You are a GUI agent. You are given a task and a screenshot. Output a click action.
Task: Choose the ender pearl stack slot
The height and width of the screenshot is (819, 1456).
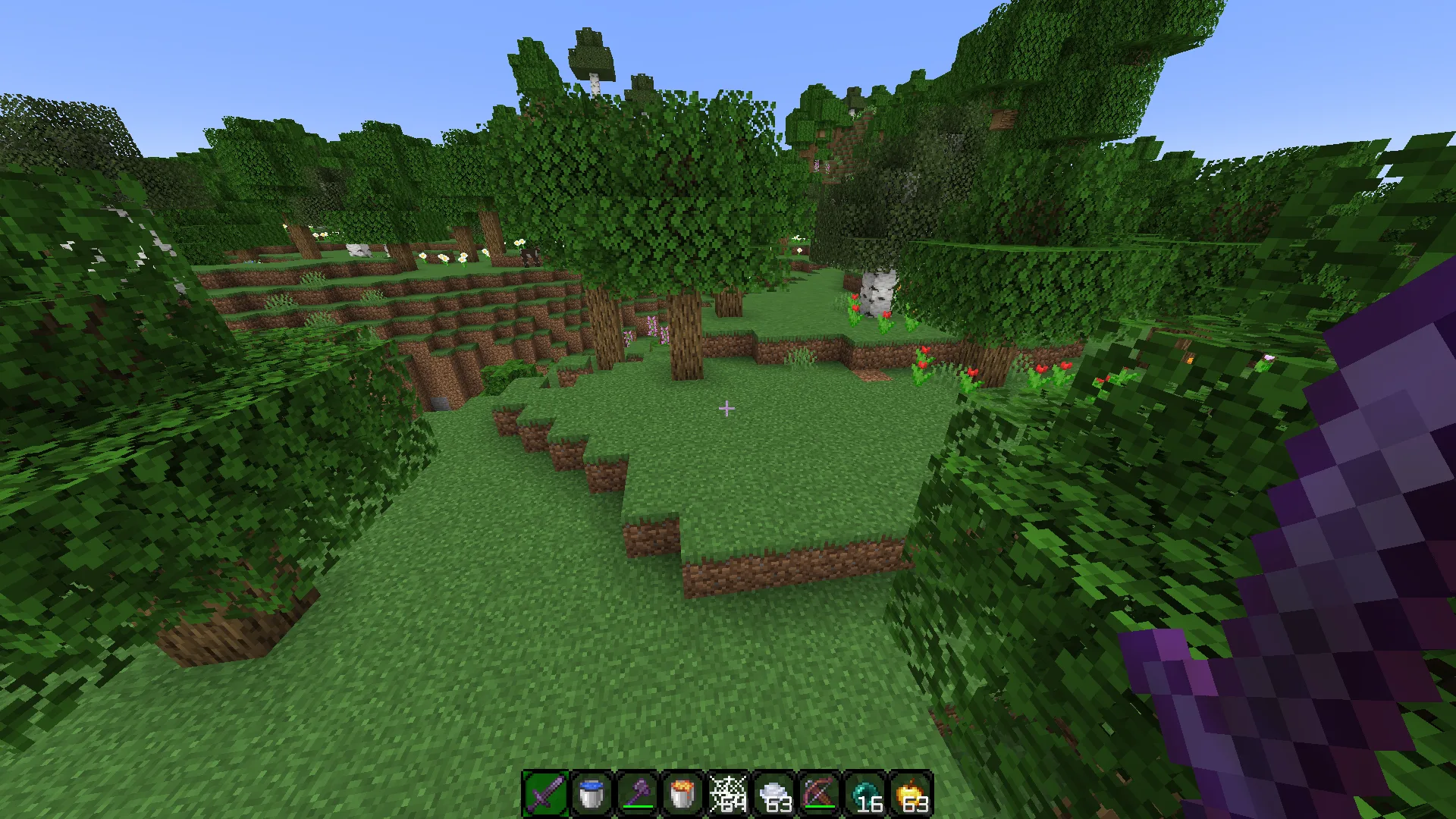(x=864, y=795)
